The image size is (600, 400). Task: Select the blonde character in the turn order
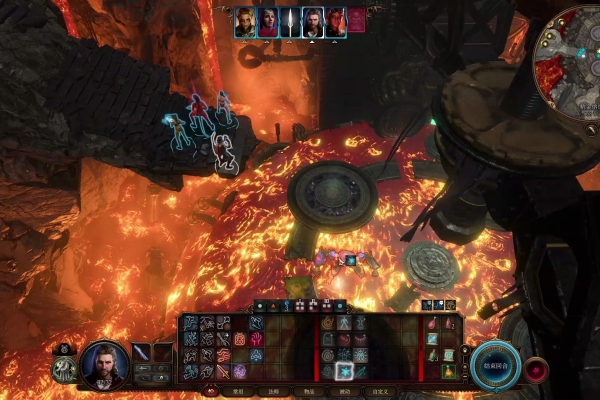point(245,22)
